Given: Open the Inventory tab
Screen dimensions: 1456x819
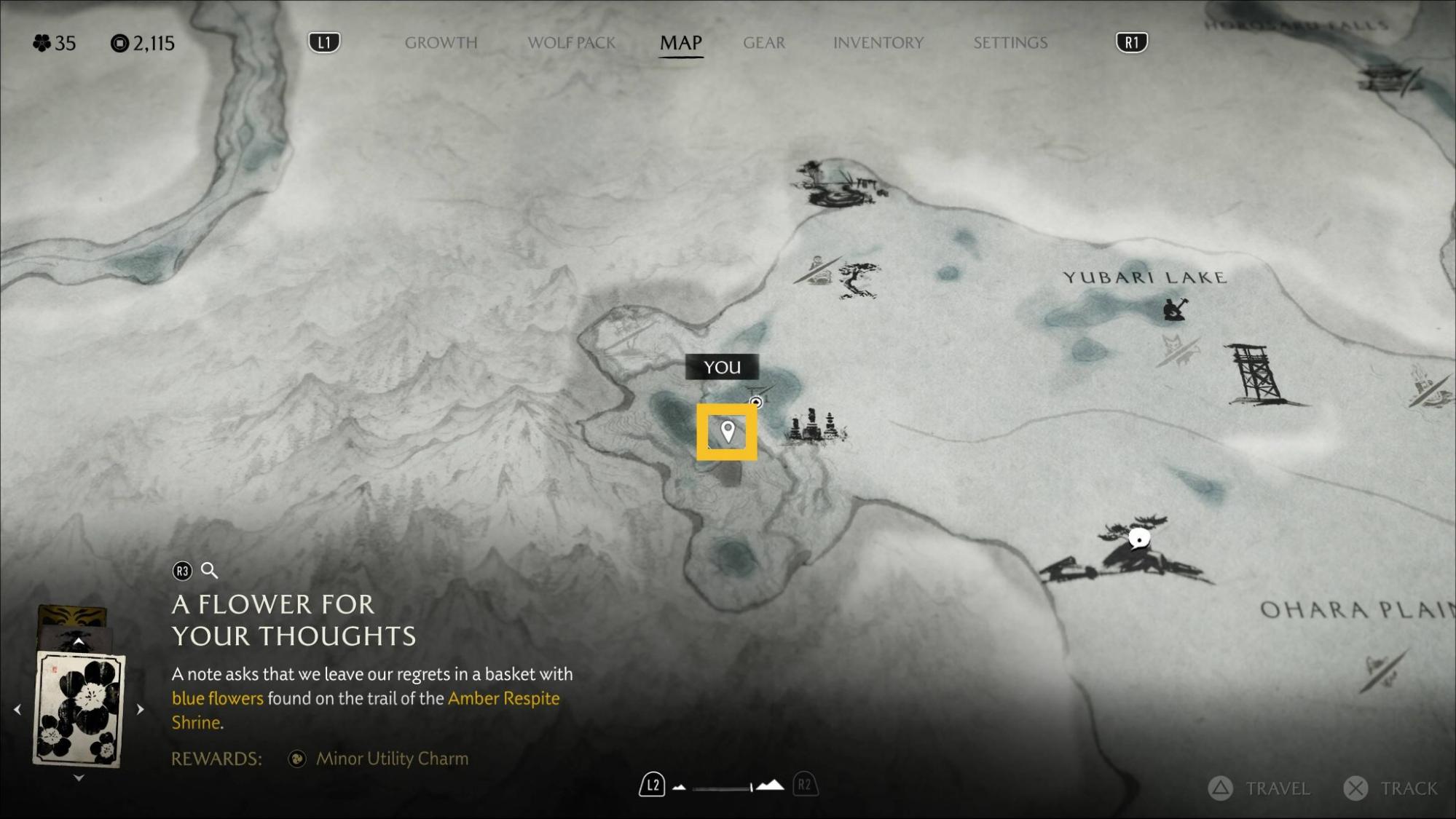Looking at the screenshot, I should click(x=878, y=43).
